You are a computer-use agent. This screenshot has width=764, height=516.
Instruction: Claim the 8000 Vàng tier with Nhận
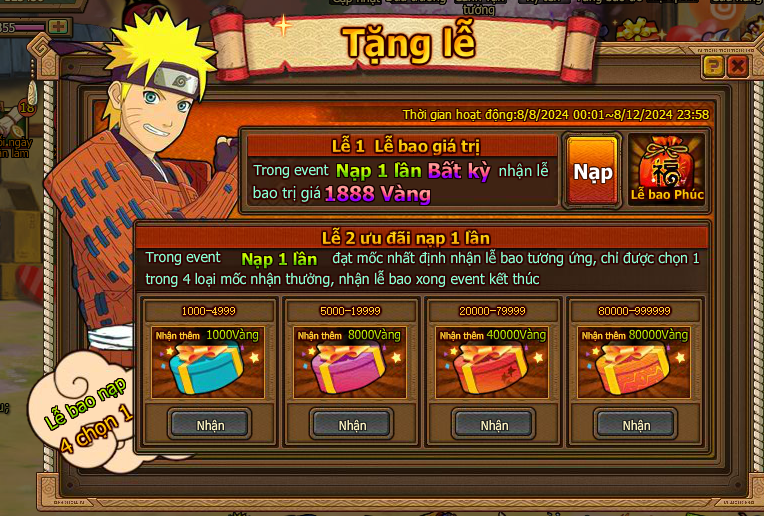(x=352, y=424)
